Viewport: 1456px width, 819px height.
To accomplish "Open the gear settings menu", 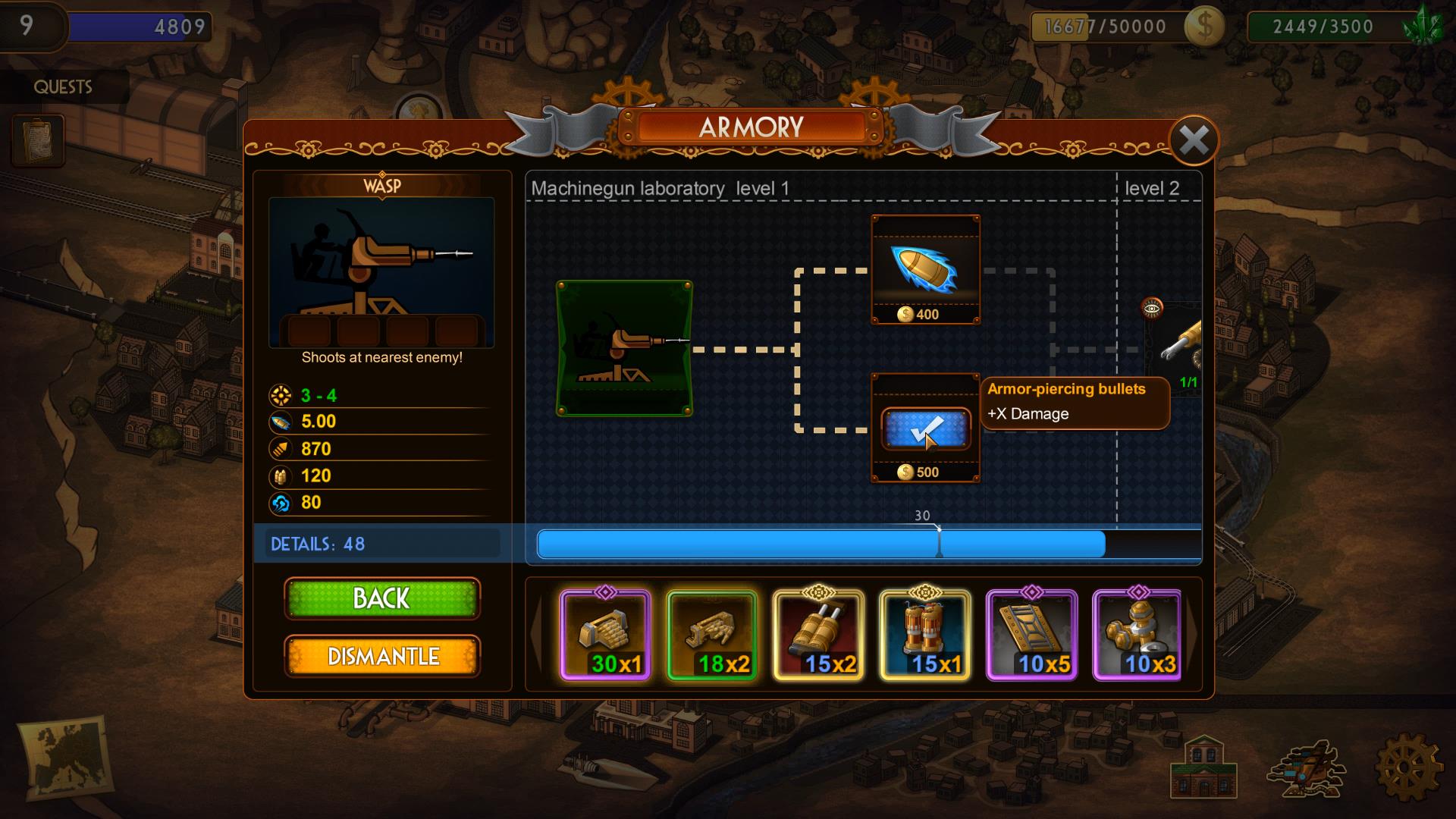I will (x=1407, y=767).
